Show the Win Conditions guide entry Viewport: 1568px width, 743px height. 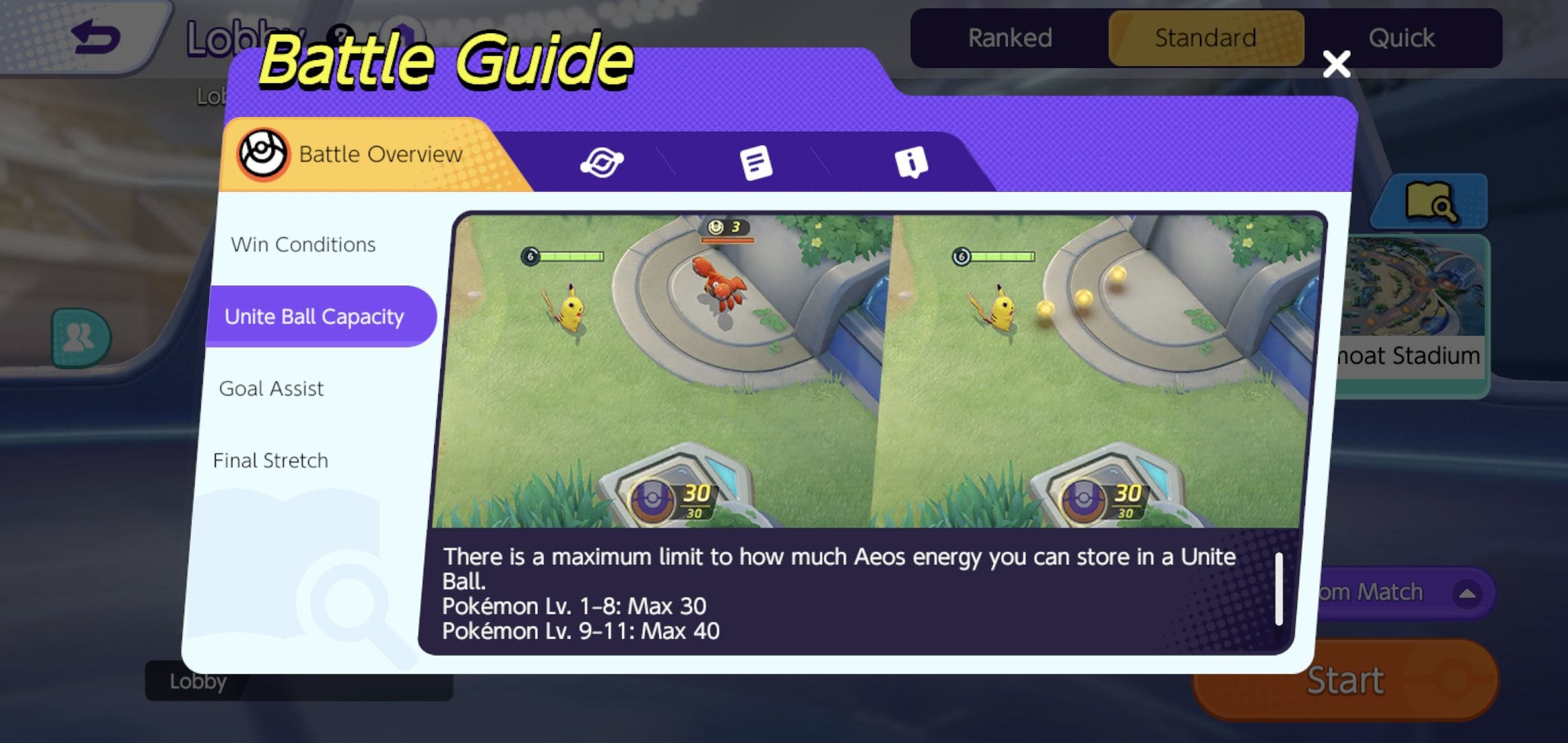pos(303,245)
